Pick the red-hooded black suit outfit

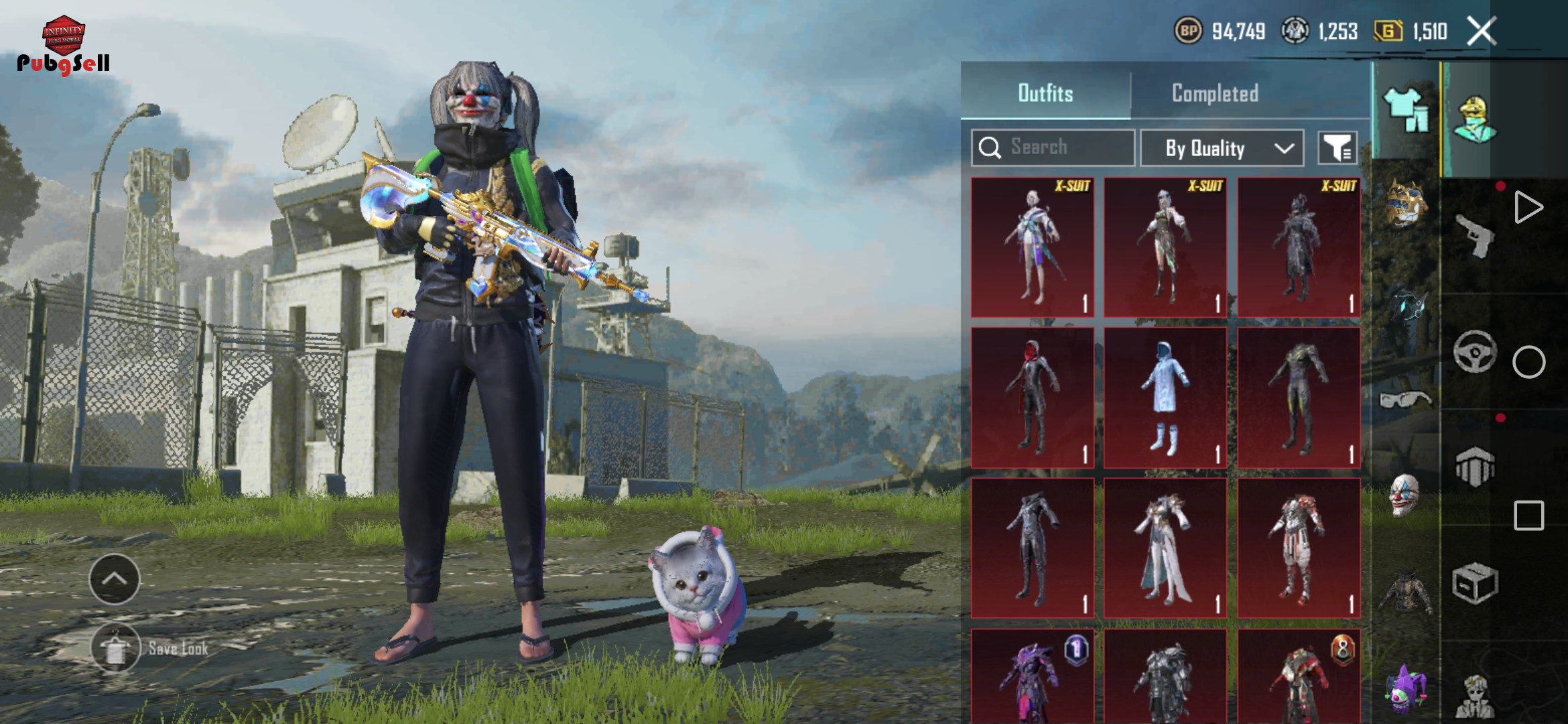[x=1032, y=398]
